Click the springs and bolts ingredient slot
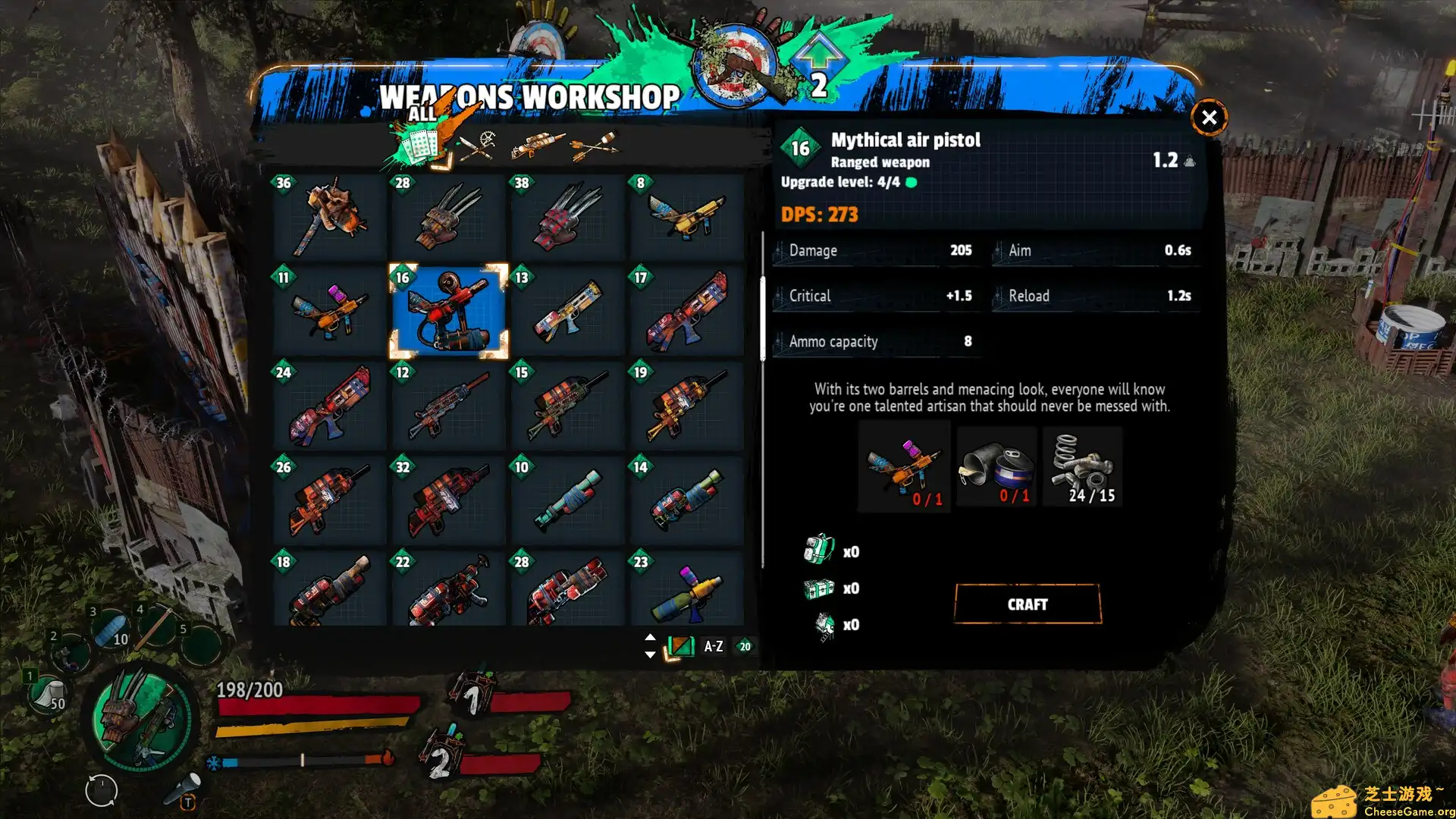 1082,467
